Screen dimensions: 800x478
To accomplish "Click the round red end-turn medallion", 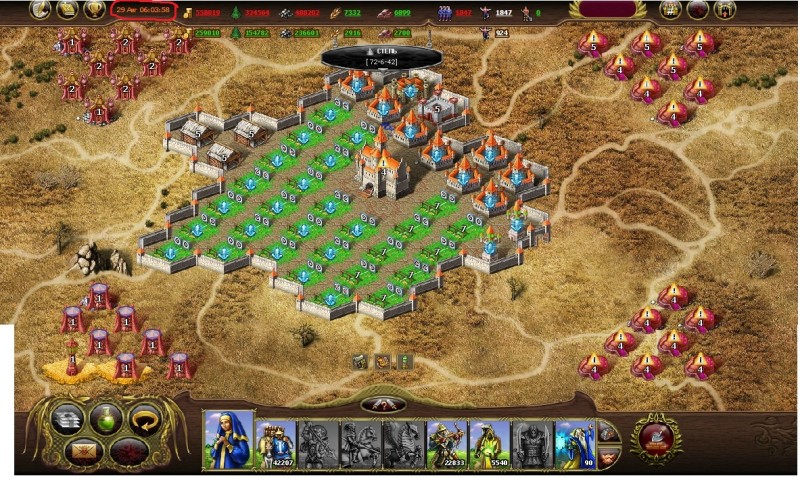I will click(x=656, y=438).
